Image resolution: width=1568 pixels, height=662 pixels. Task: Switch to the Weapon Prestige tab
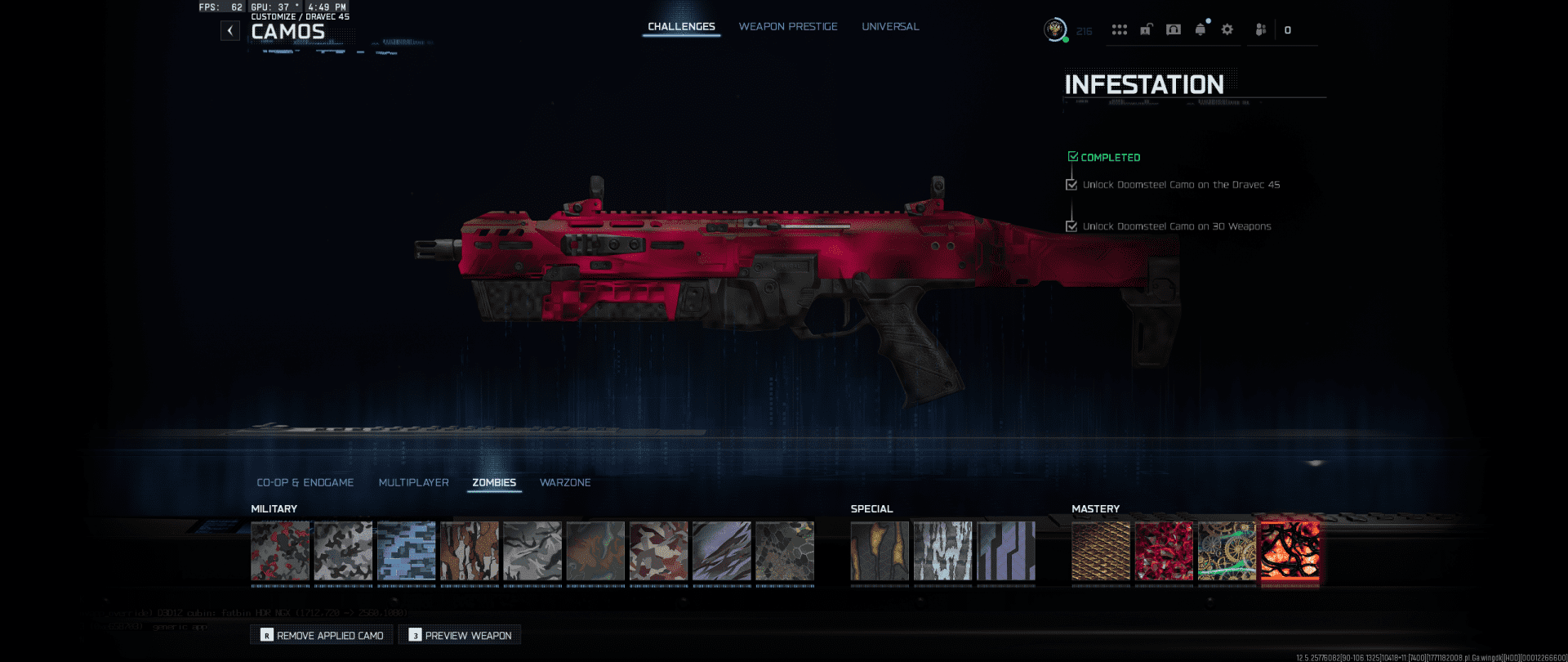(x=788, y=27)
